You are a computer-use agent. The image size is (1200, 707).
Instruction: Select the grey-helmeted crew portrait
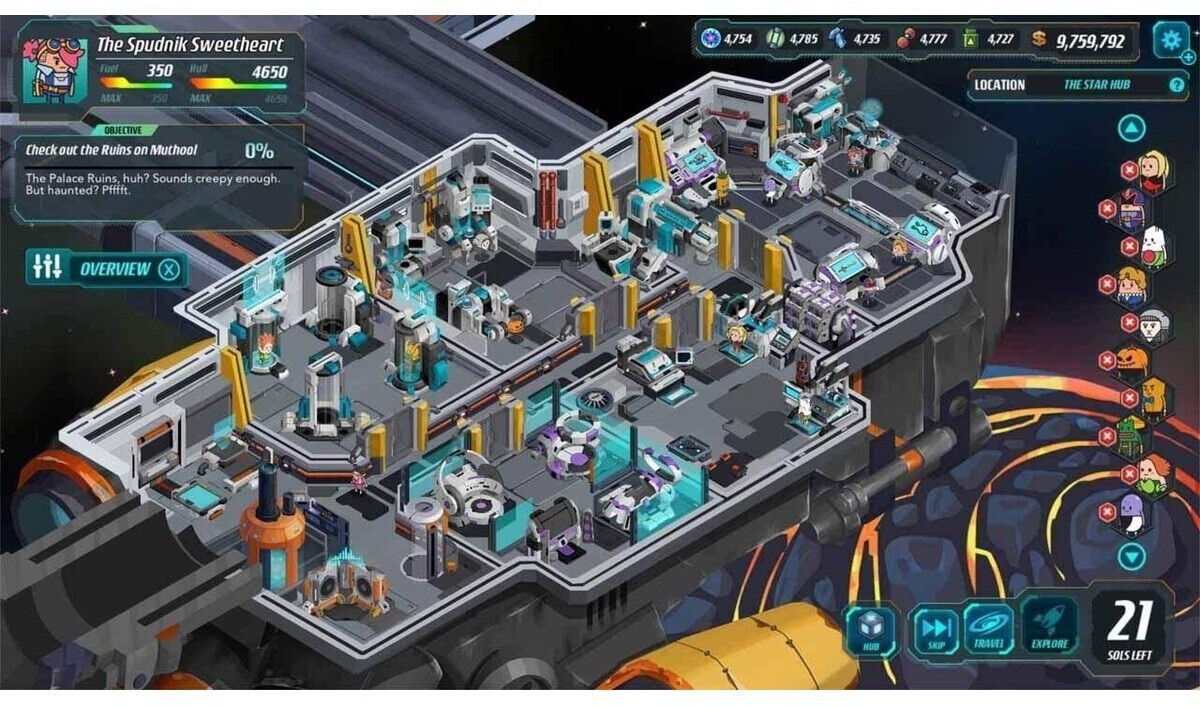pos(1153,323)
